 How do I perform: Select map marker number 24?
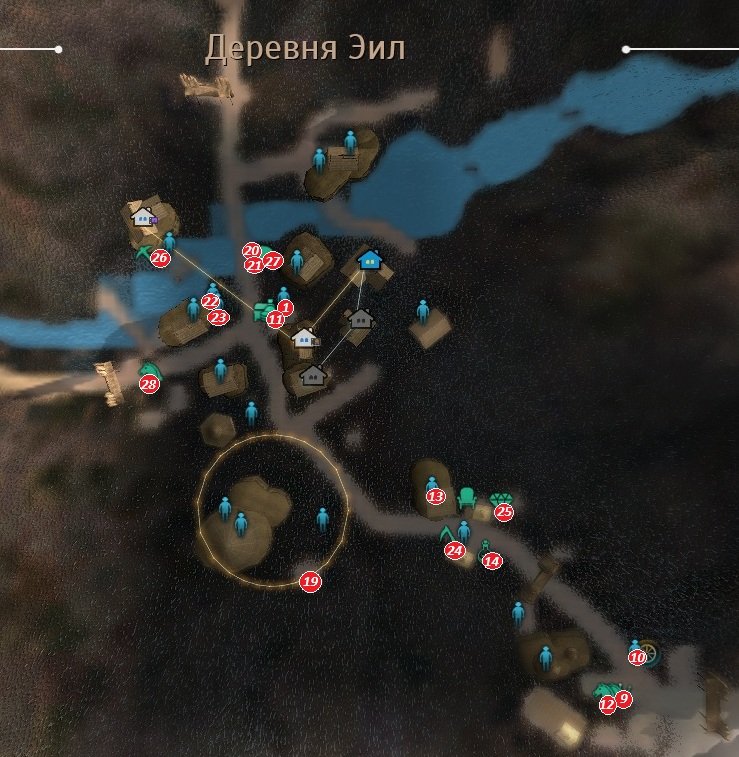(x=455, y=550)
